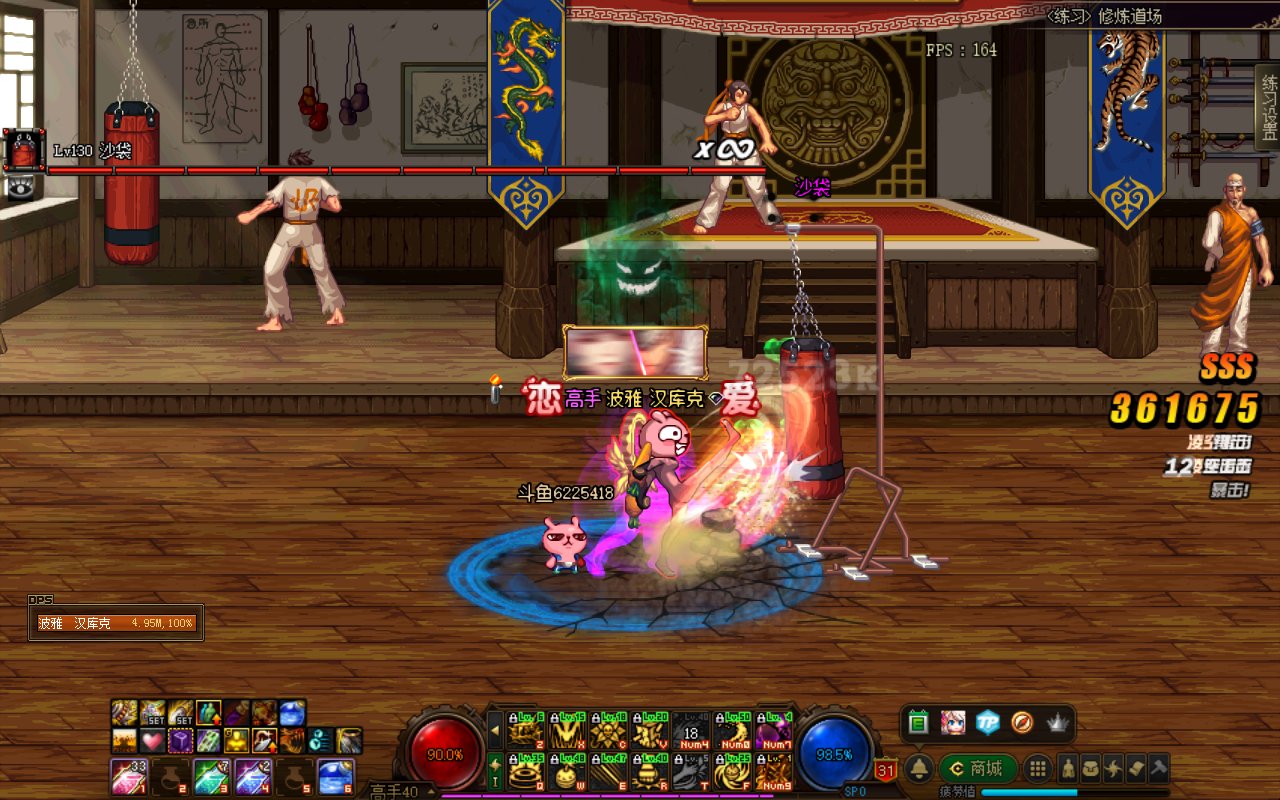Click the silver crown icon
The image size is (1280, 800).
[1057, 721]
